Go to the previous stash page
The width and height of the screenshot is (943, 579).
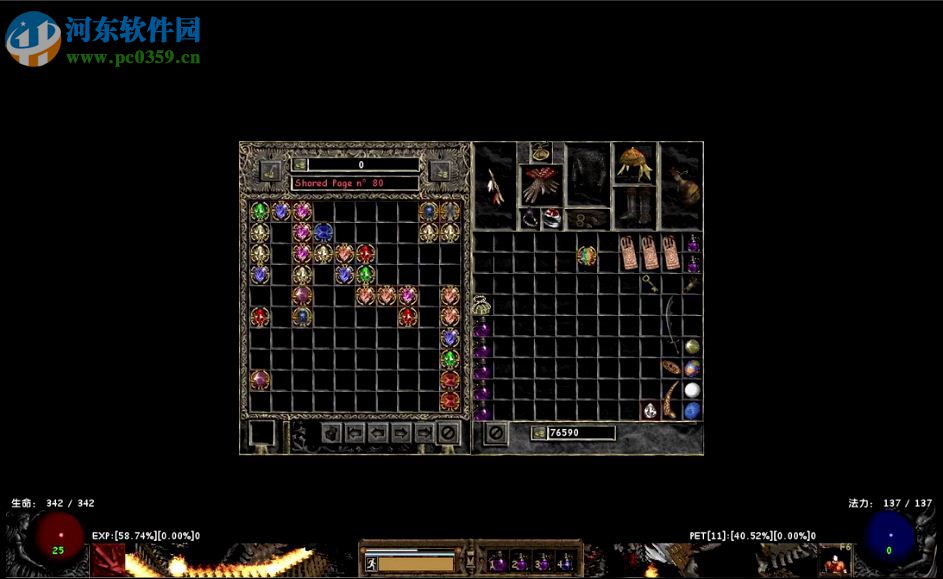pos(379,433)
